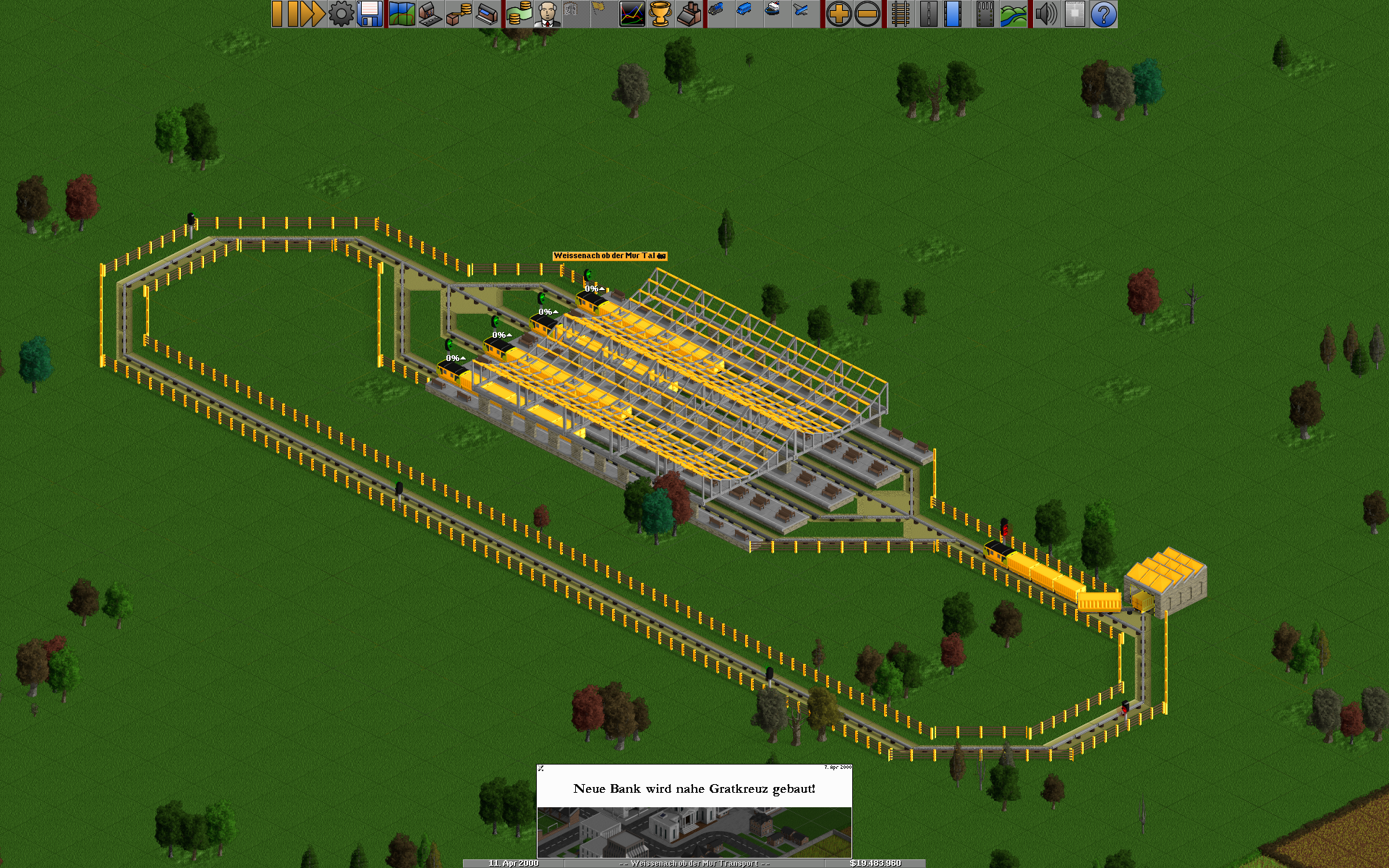Open the railway track construction tools
1389x868 pixels.
pyautogui.click(x=900, y=14)
